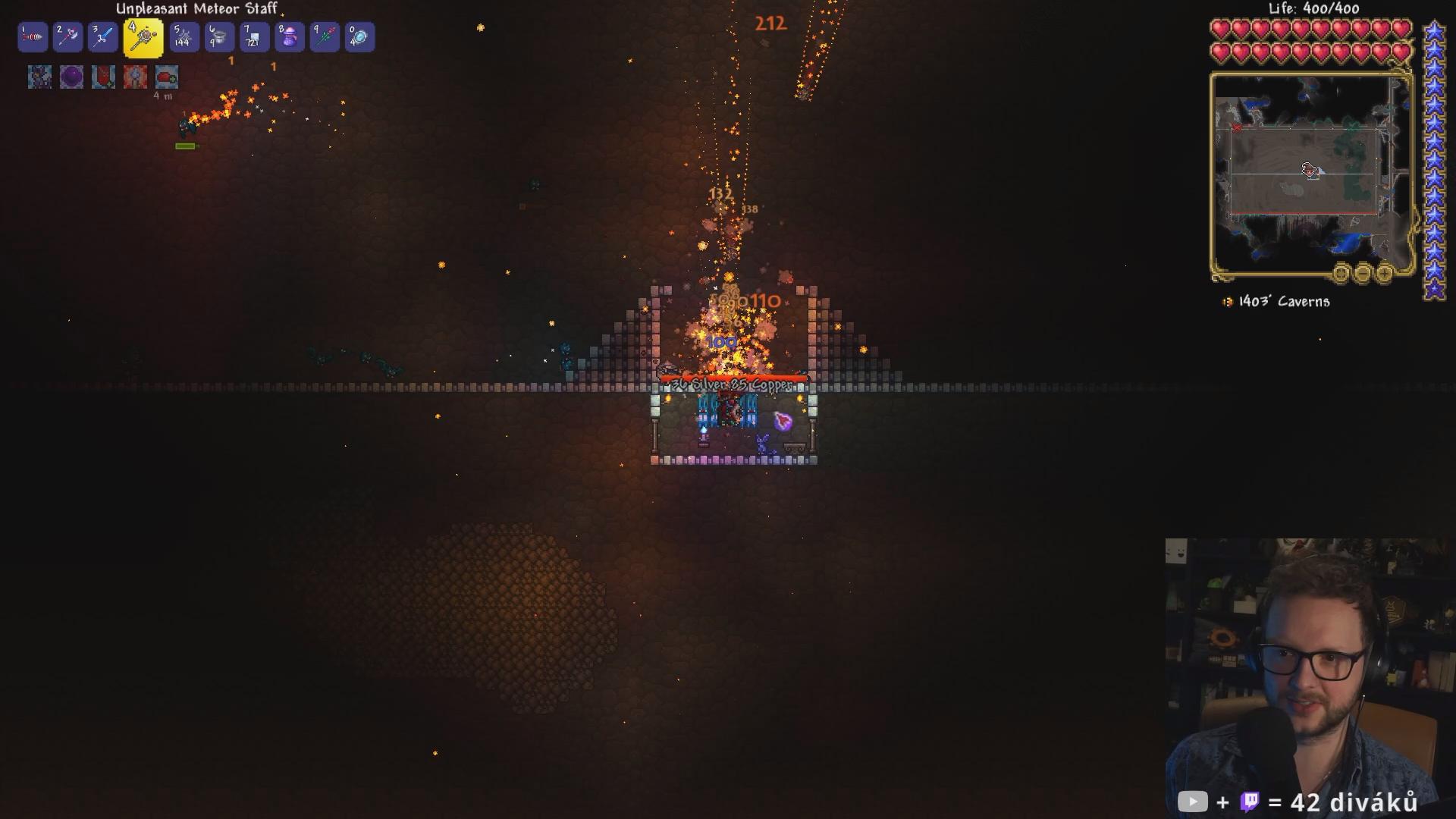Viewport: 1456px width, 819px height.
Task: Pick hotbar slot 6 holding 9 items
Action: click(218, 37)
